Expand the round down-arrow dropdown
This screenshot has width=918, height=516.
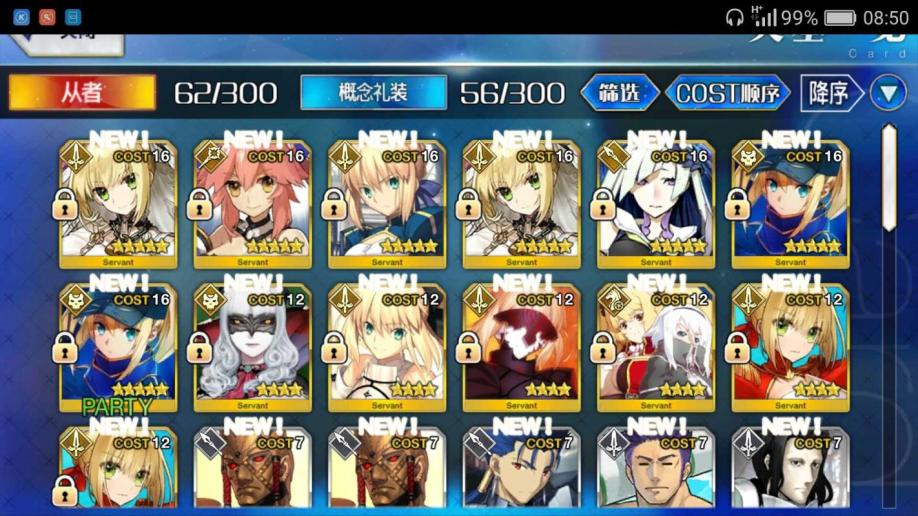[x=887, y=93]
